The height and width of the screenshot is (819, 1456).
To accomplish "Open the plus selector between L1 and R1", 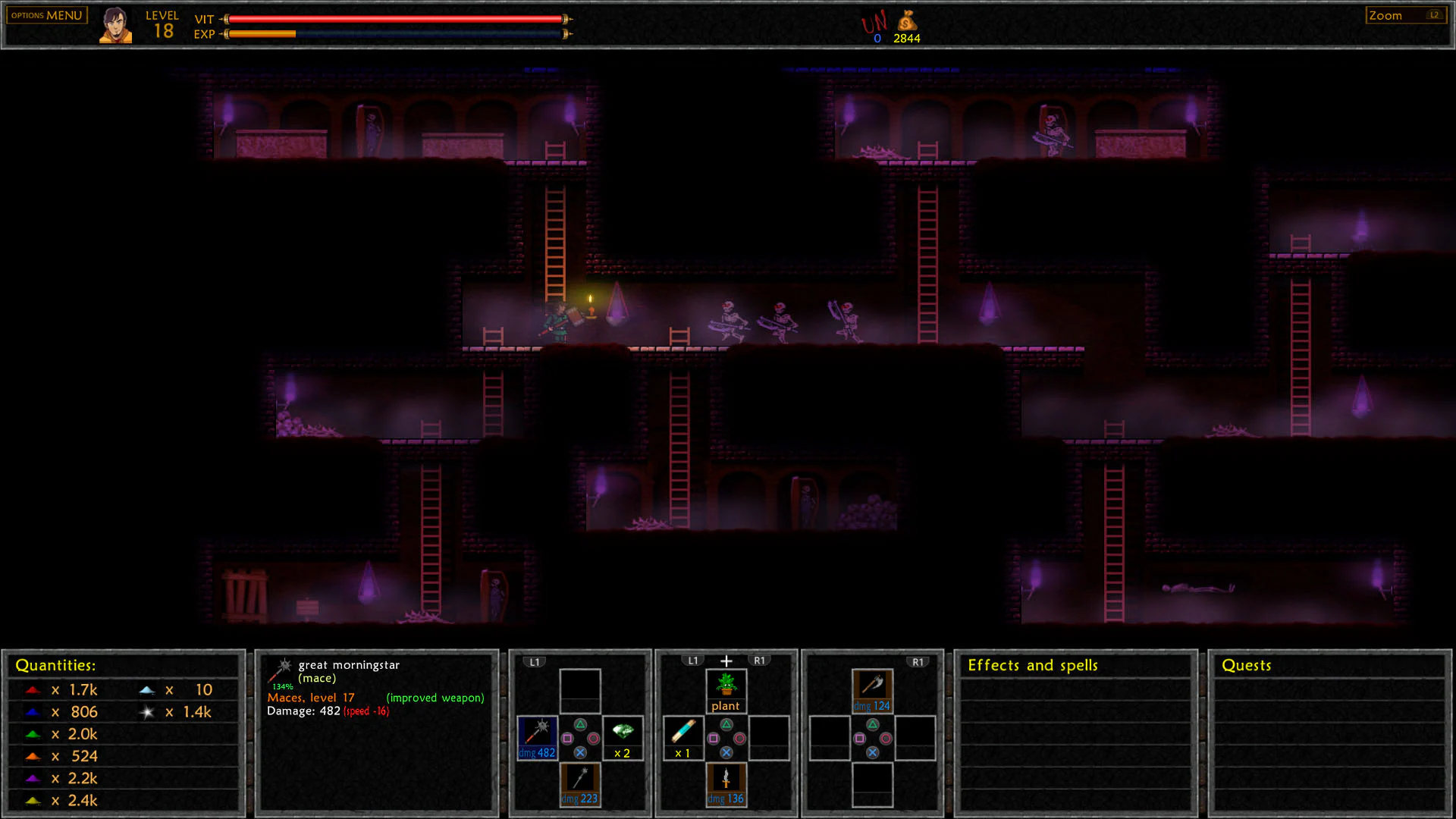I will (726, 660).
